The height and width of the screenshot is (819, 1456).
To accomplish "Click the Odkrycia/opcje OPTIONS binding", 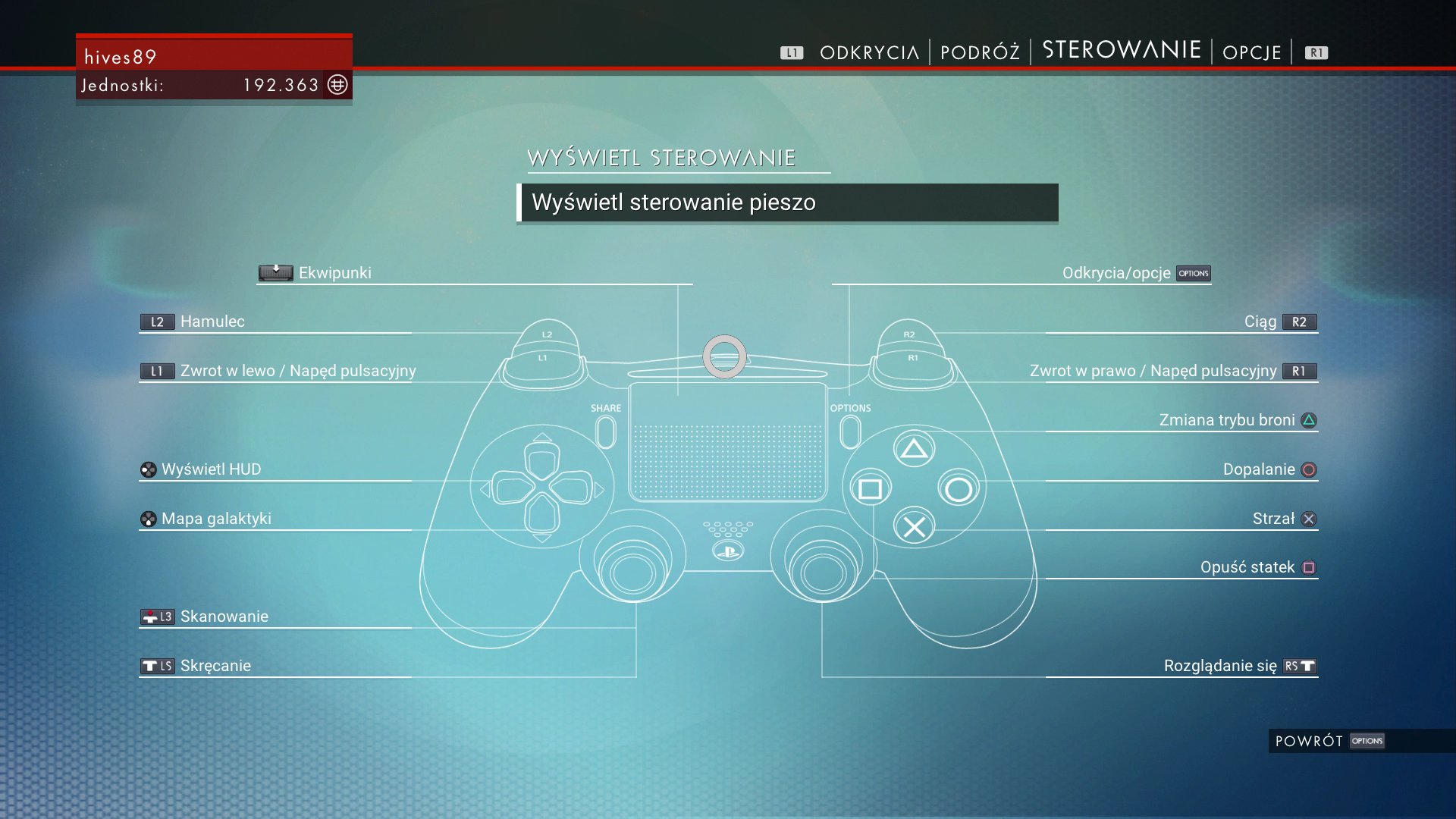I will 1194,273.
